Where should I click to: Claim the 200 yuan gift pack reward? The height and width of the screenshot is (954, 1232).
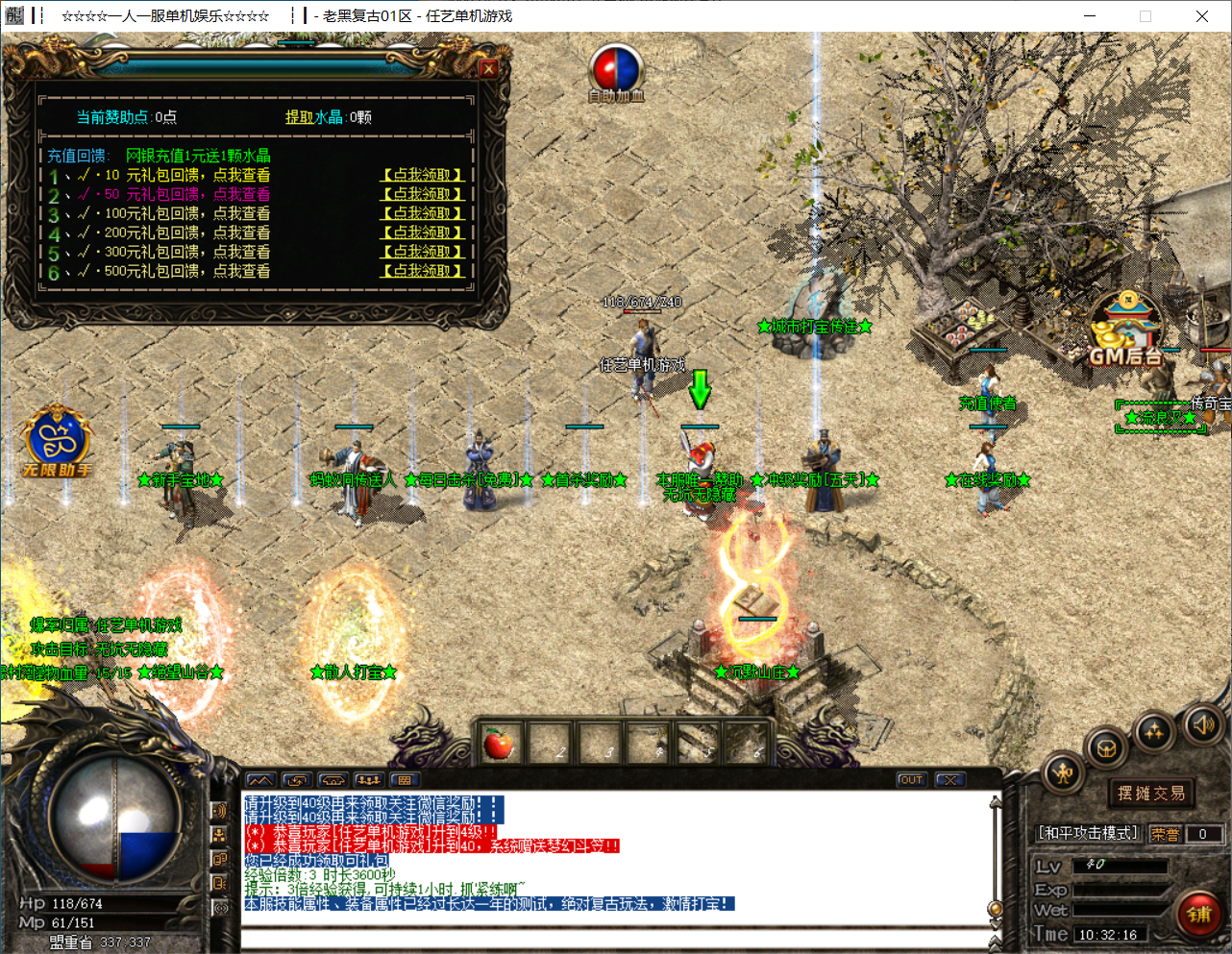coord(423,232)
